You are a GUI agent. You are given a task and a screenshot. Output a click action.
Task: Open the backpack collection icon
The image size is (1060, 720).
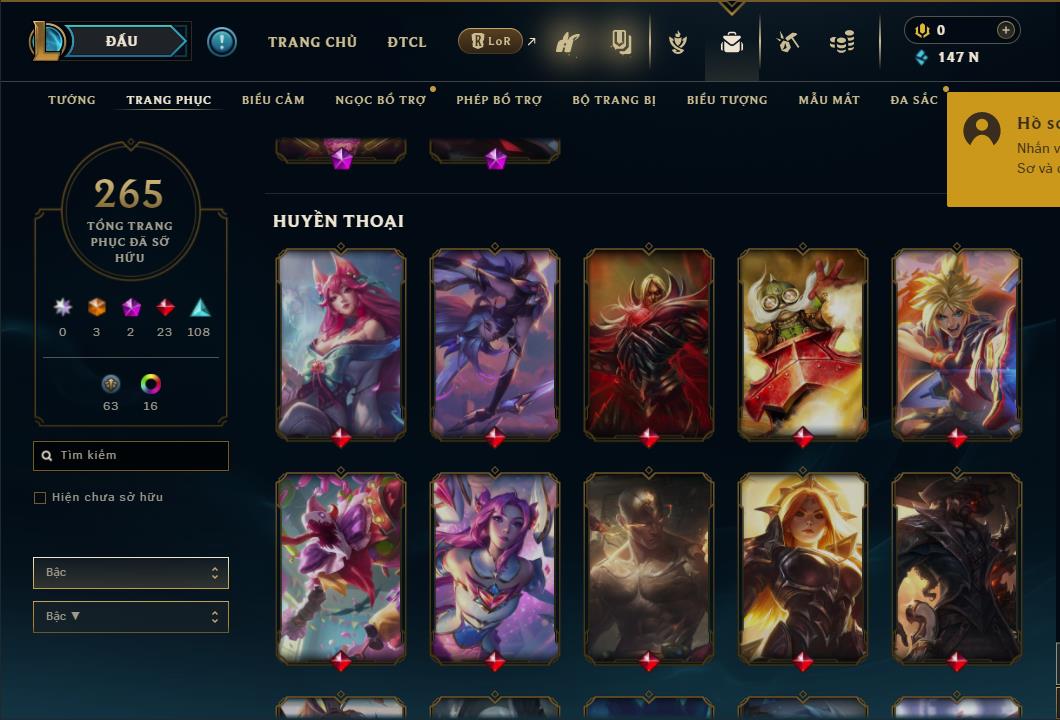732,42
